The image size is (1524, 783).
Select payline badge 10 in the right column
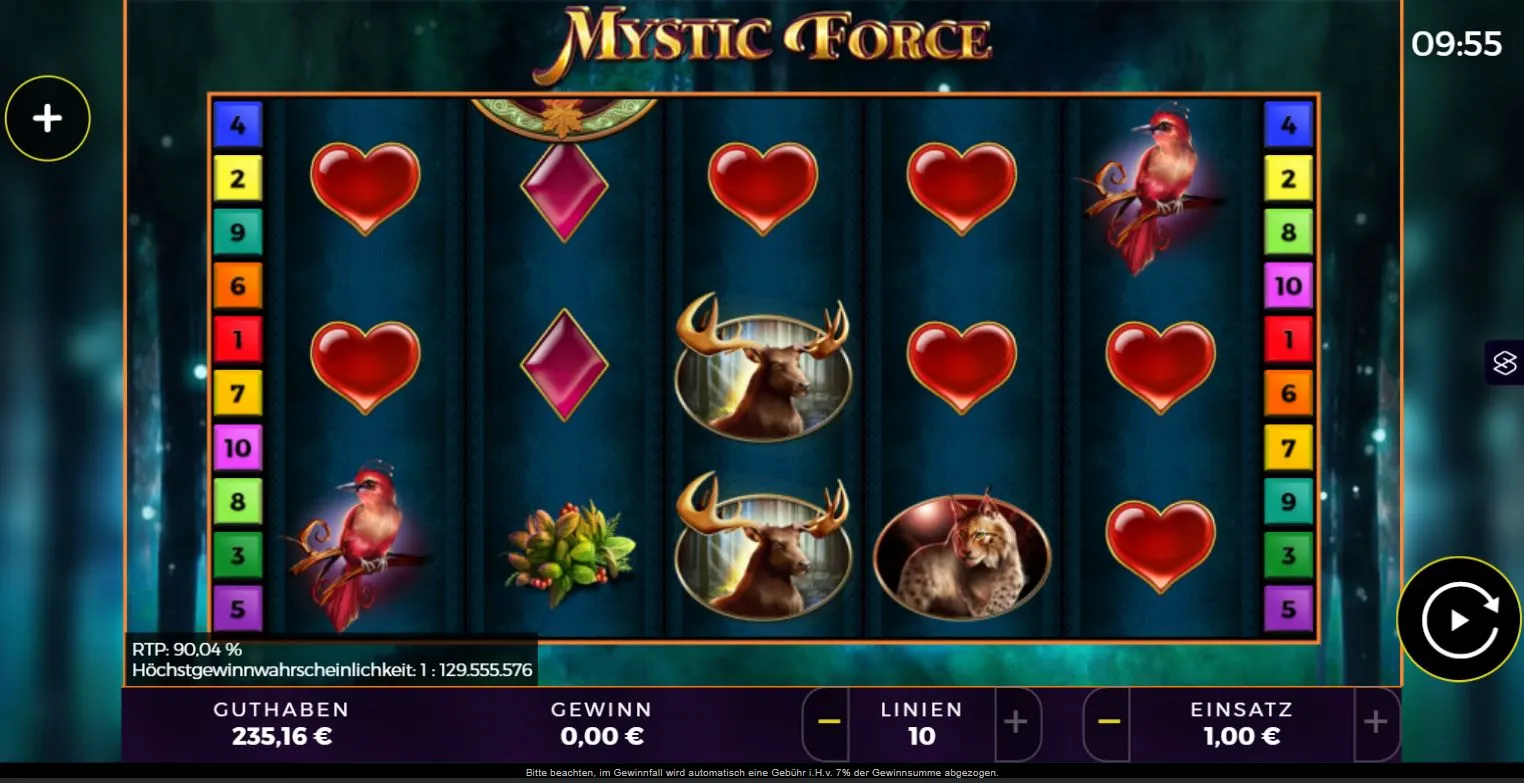(x=1288, y=286)
